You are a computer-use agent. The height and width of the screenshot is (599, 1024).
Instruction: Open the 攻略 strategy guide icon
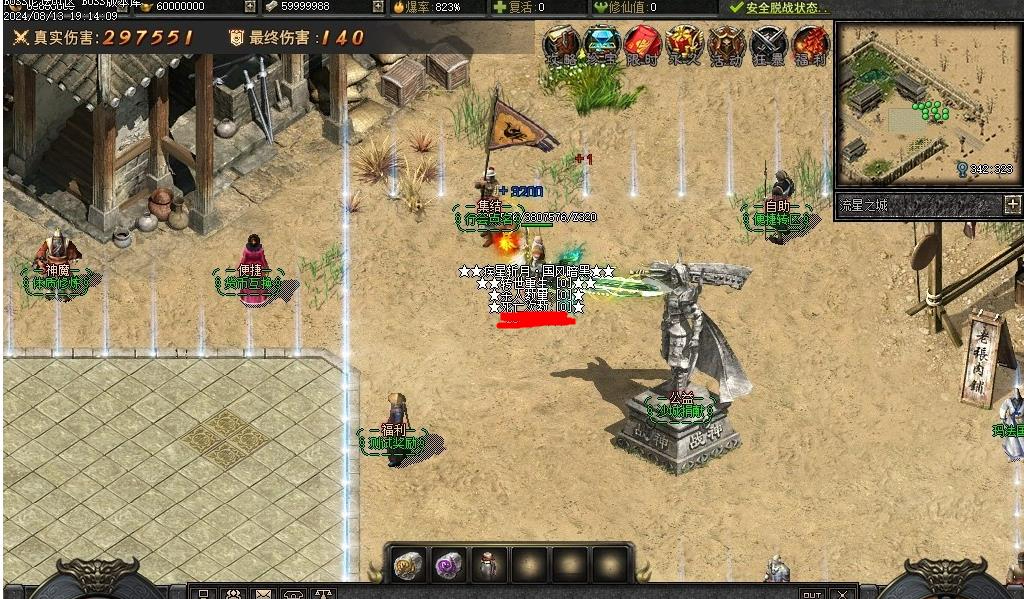562,45
